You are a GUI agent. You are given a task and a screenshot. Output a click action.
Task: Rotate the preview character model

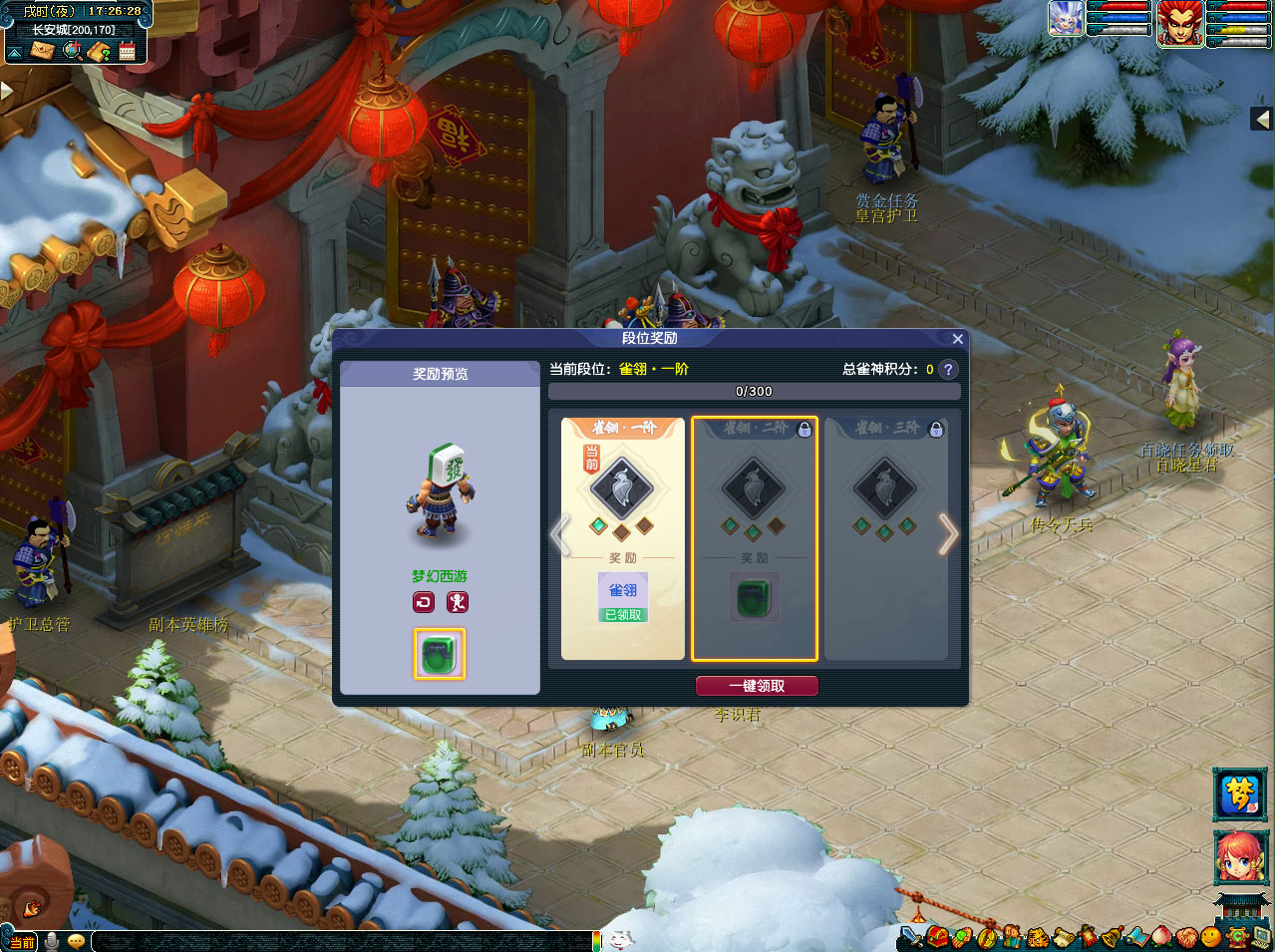click(424, 602)
